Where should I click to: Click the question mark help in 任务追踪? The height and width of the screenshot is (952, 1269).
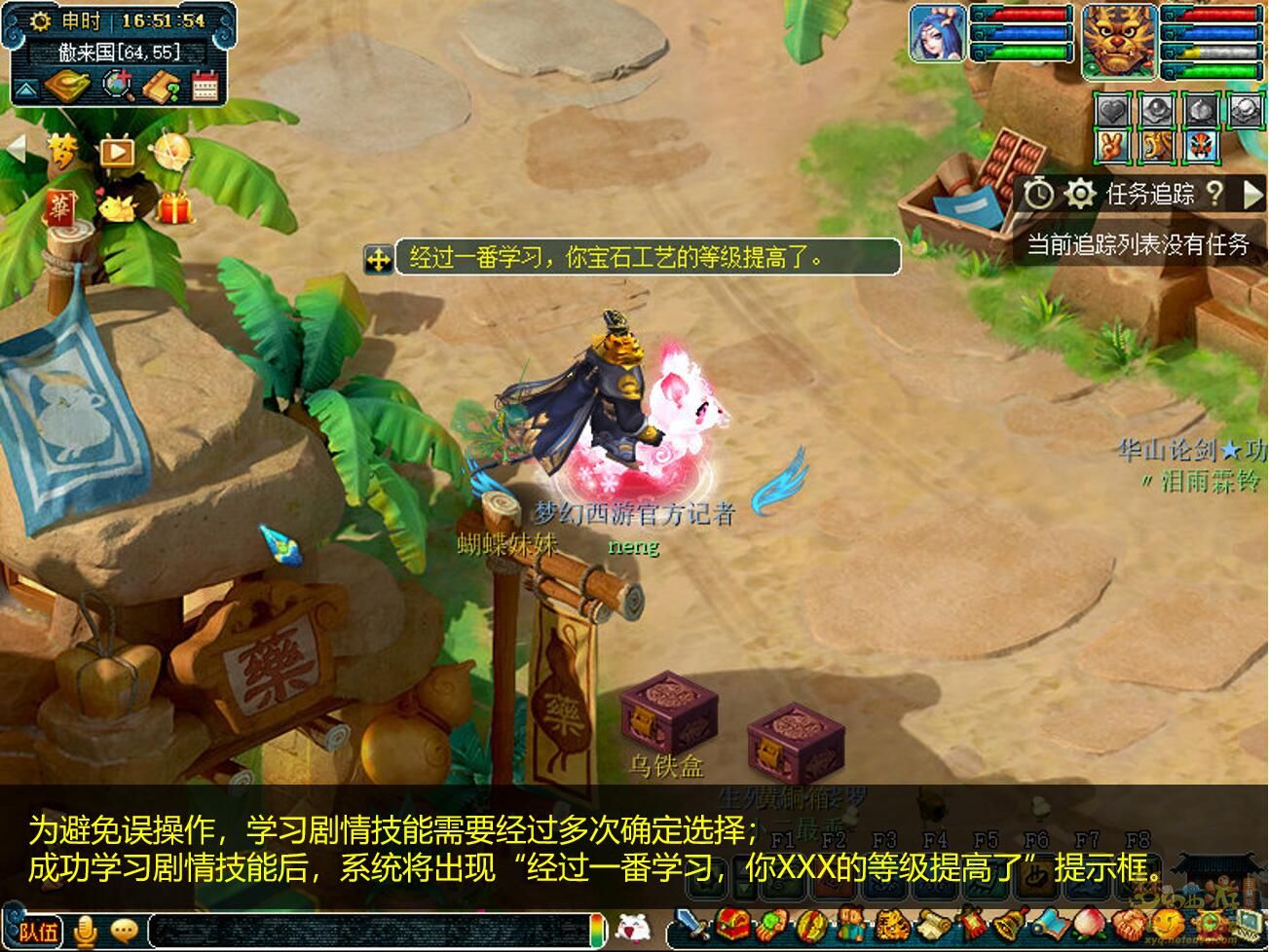1215,194
